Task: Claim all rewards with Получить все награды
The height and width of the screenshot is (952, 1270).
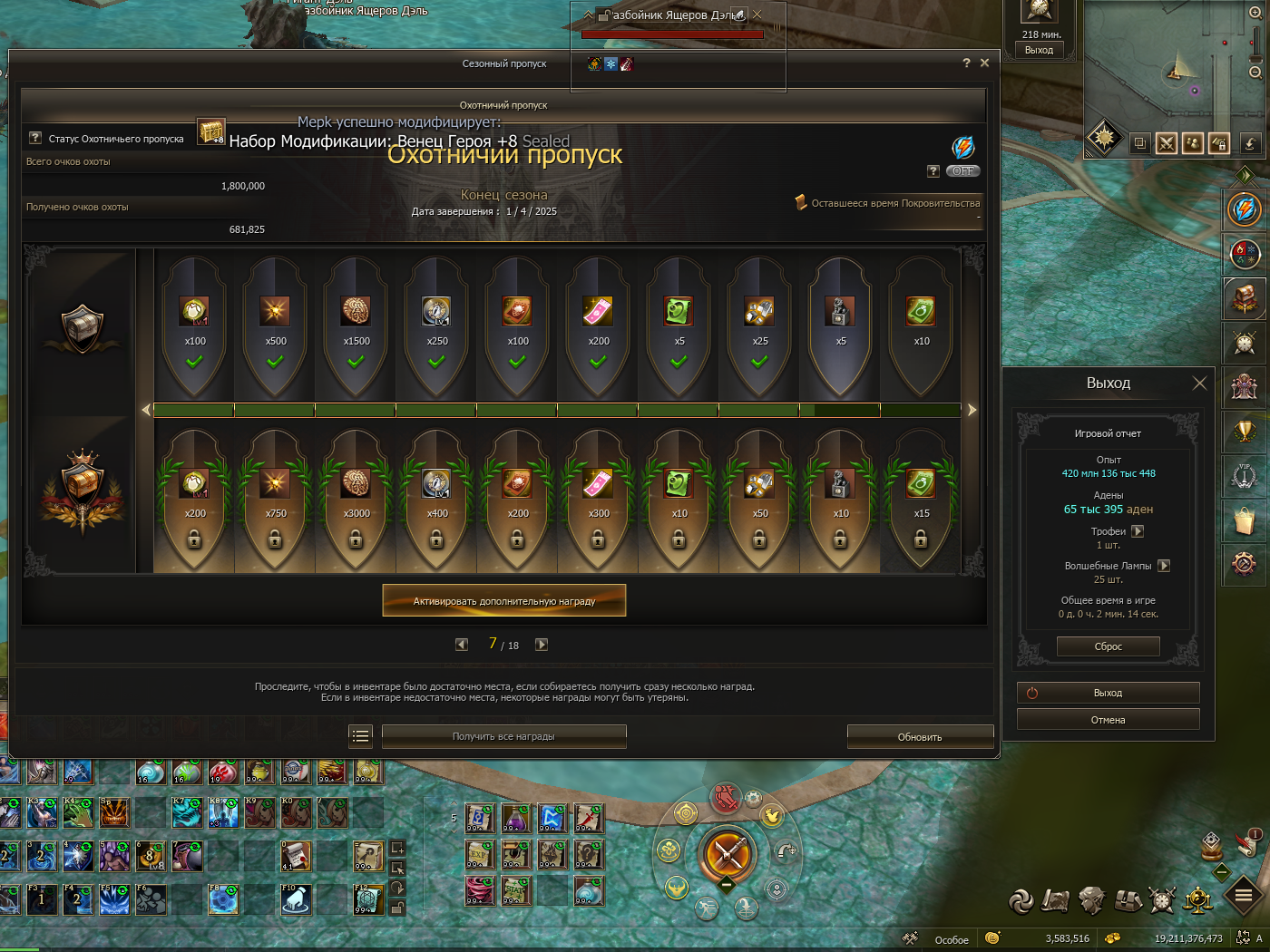Action: tap(503, 736)
